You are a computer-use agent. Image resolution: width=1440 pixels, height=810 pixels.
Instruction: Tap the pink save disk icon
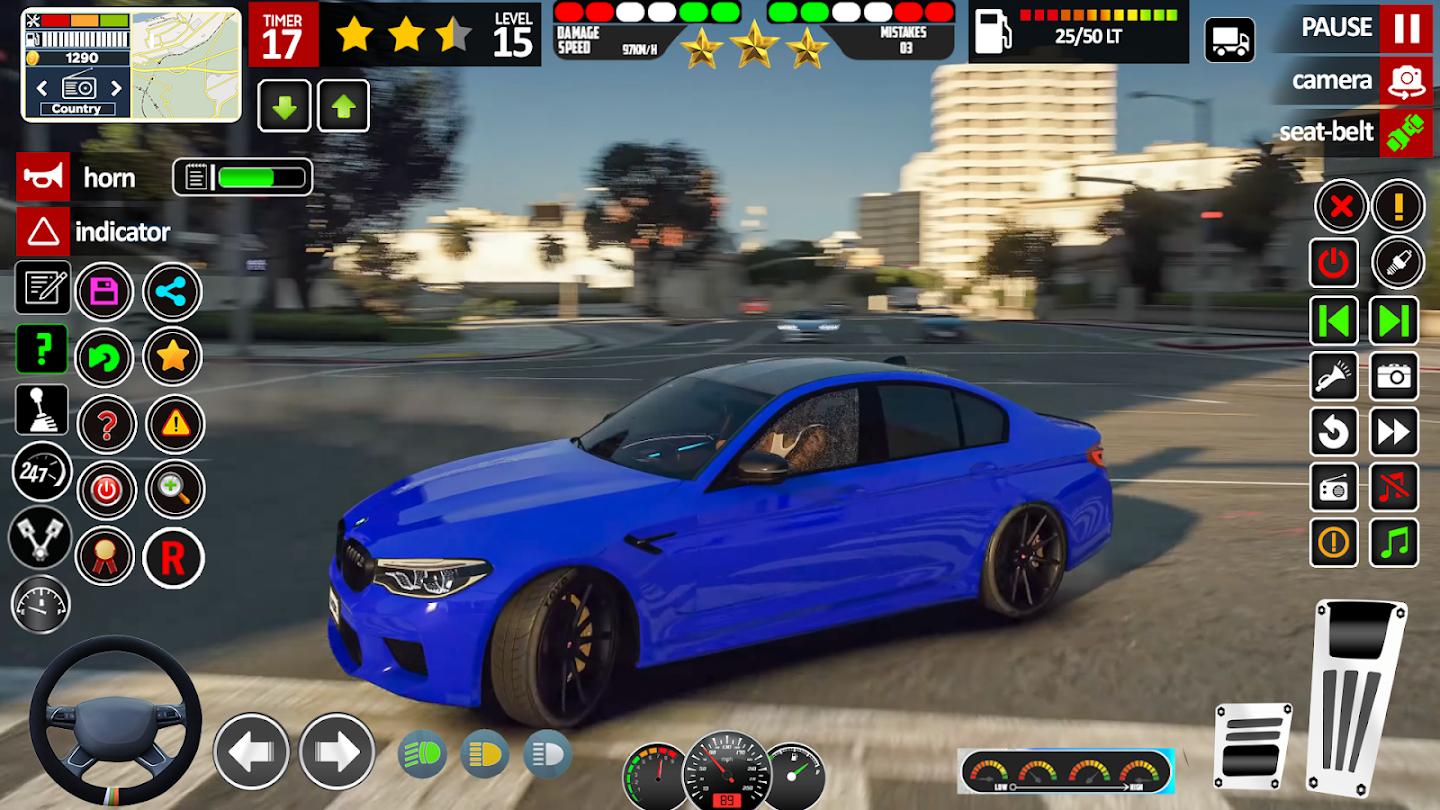[105, 292]
